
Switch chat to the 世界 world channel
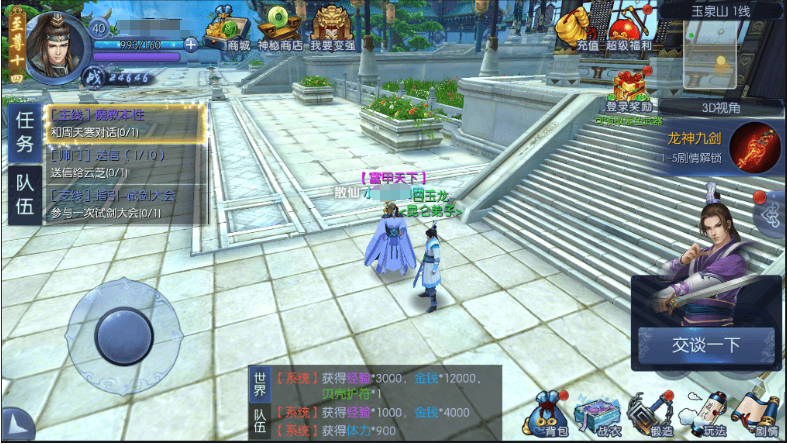[x=260, y=384]
